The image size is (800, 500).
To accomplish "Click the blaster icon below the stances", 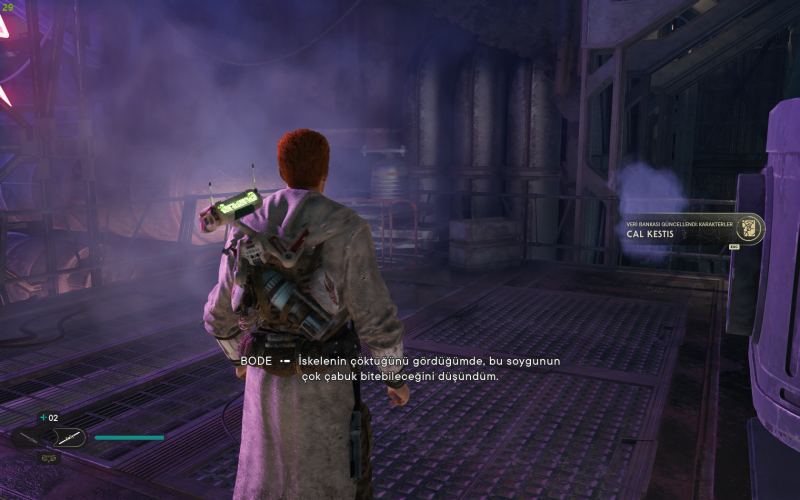I will [48, 457].
